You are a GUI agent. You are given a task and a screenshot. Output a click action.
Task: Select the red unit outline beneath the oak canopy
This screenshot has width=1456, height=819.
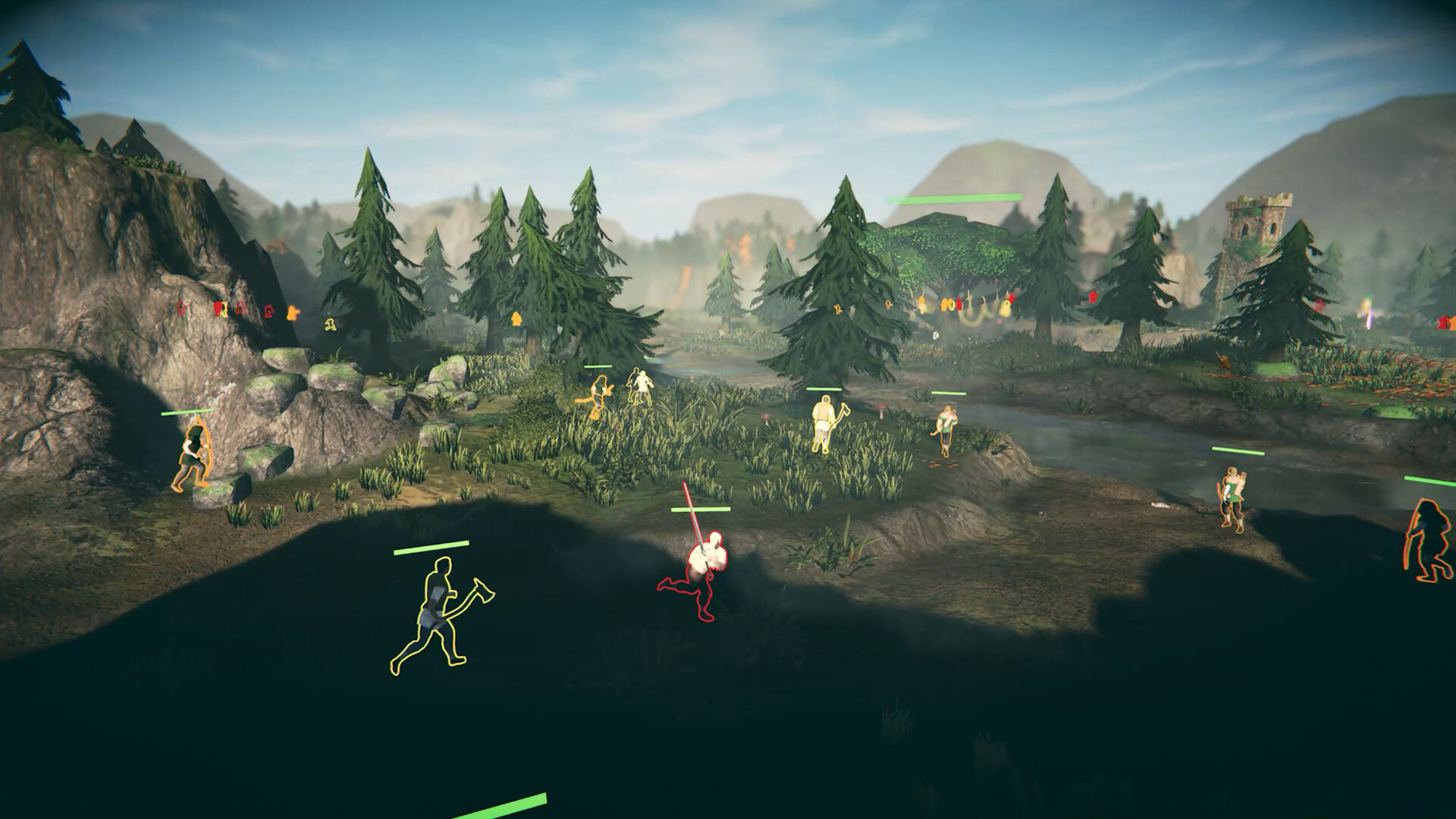pyautogui.click(x=958, y=303)
